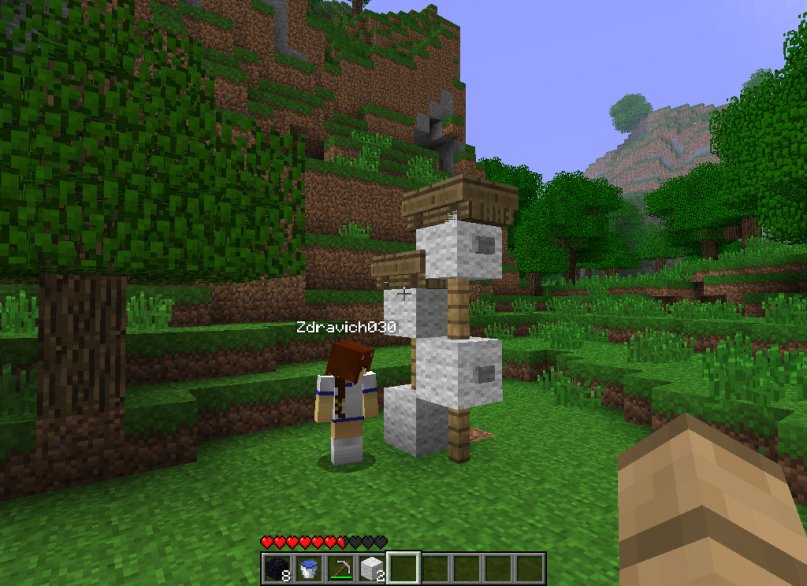Choose the water bucket hotbar slot
Image resolution: width=807 pixels, height=586 pixels.
308,569
